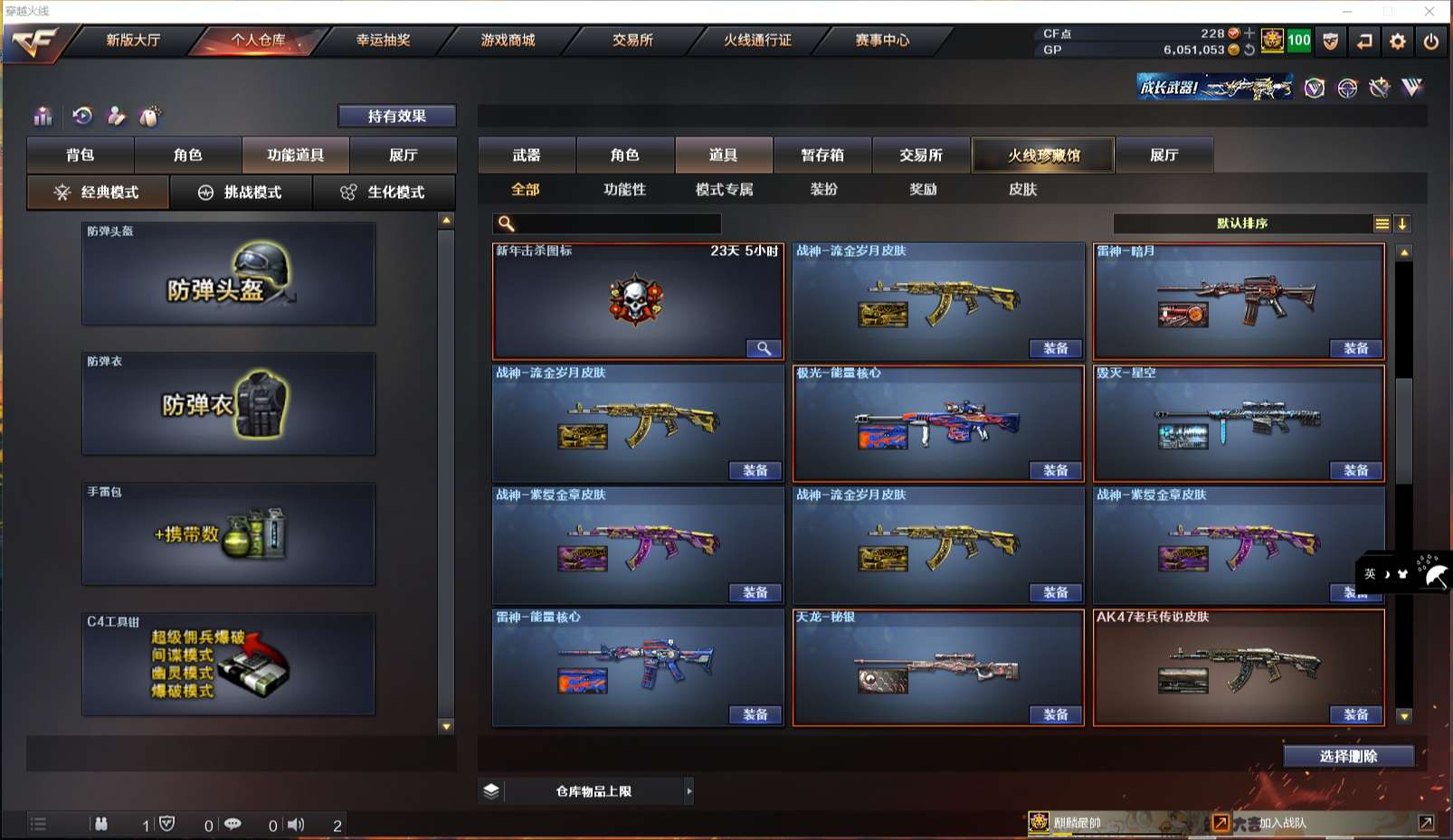Switch to the 武器 weapons tab
The height and width of the screenshot is (840, 1453).
coord(527,155)
